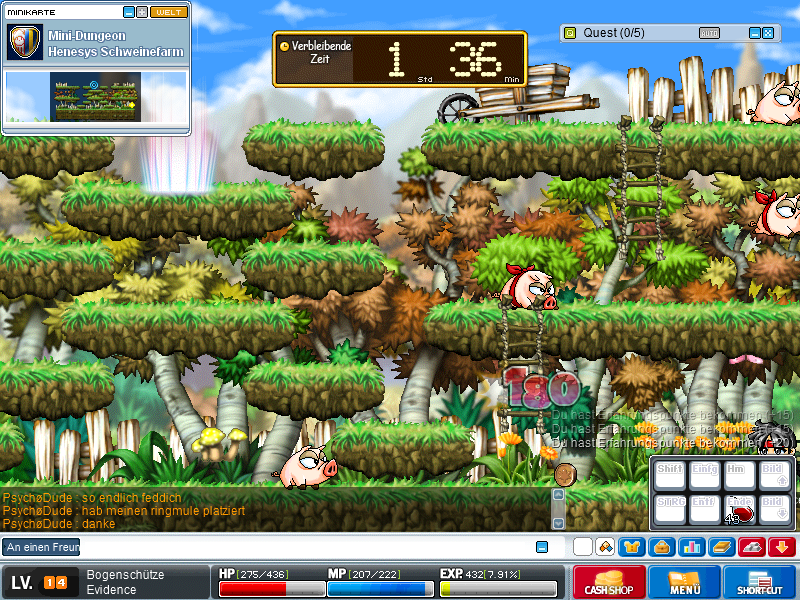This screenshot has width=800, height=600.
Task: Open the Menü button
Action: tap(684, 582)
